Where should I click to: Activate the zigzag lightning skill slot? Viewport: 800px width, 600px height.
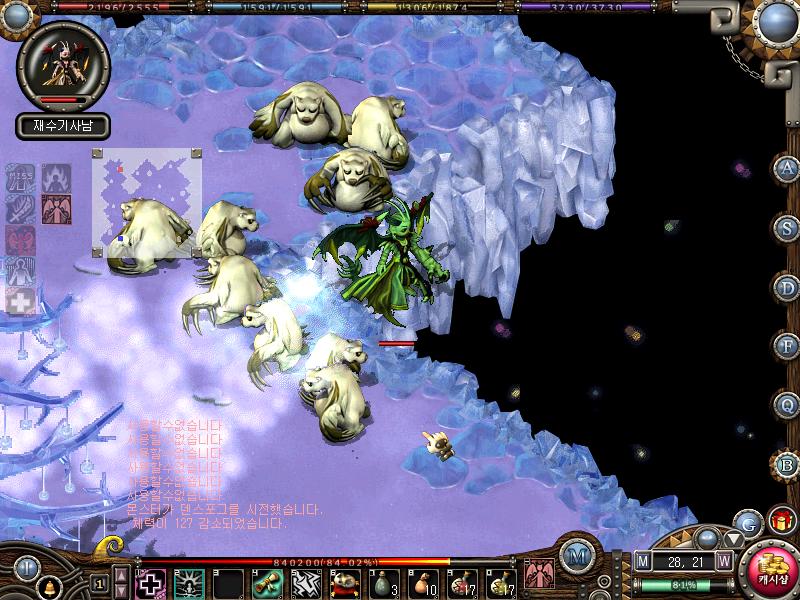(x=304, y=583)
